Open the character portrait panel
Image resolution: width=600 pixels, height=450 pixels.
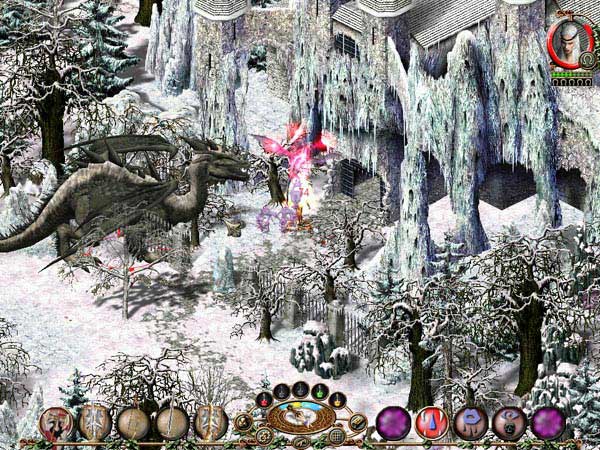point(571,45)
